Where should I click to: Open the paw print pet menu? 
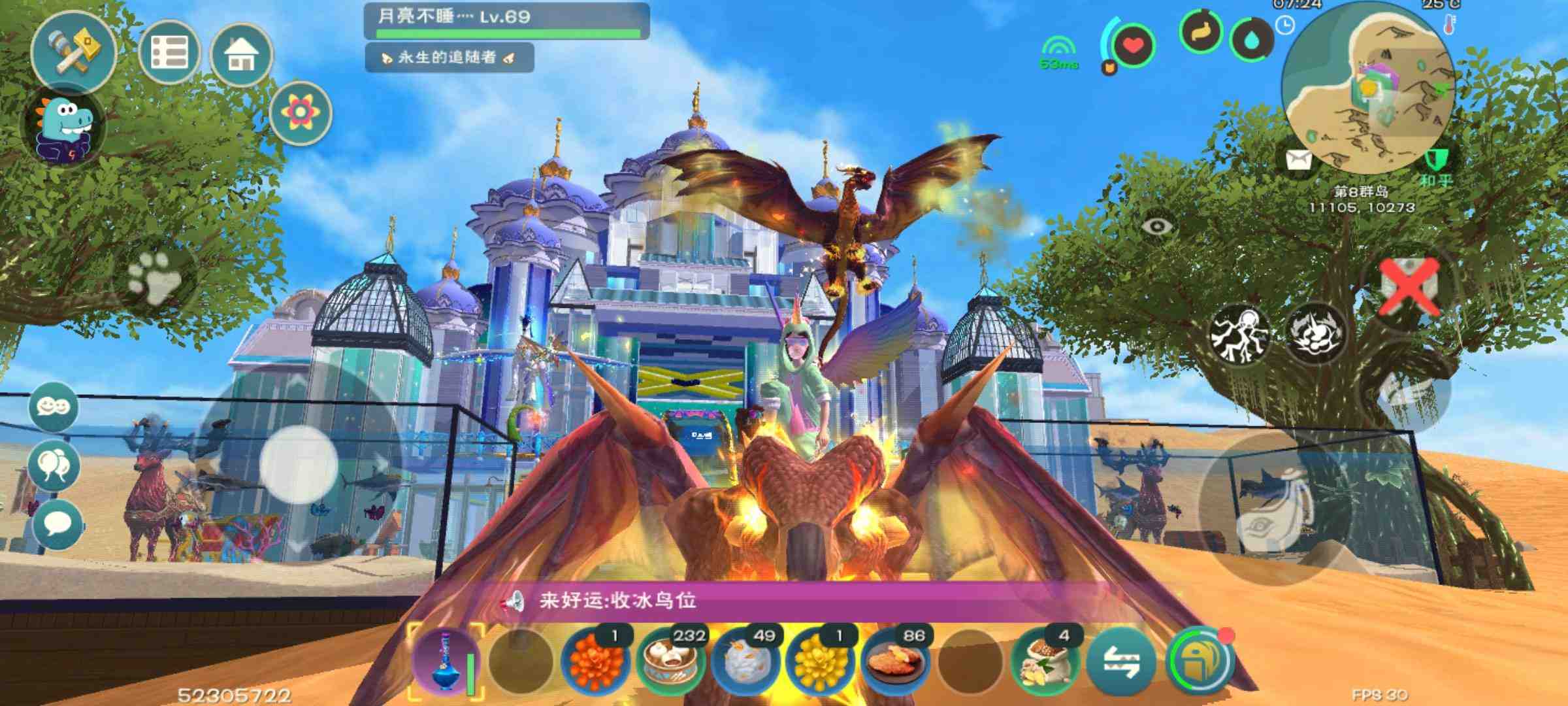[x=154, y=278]
